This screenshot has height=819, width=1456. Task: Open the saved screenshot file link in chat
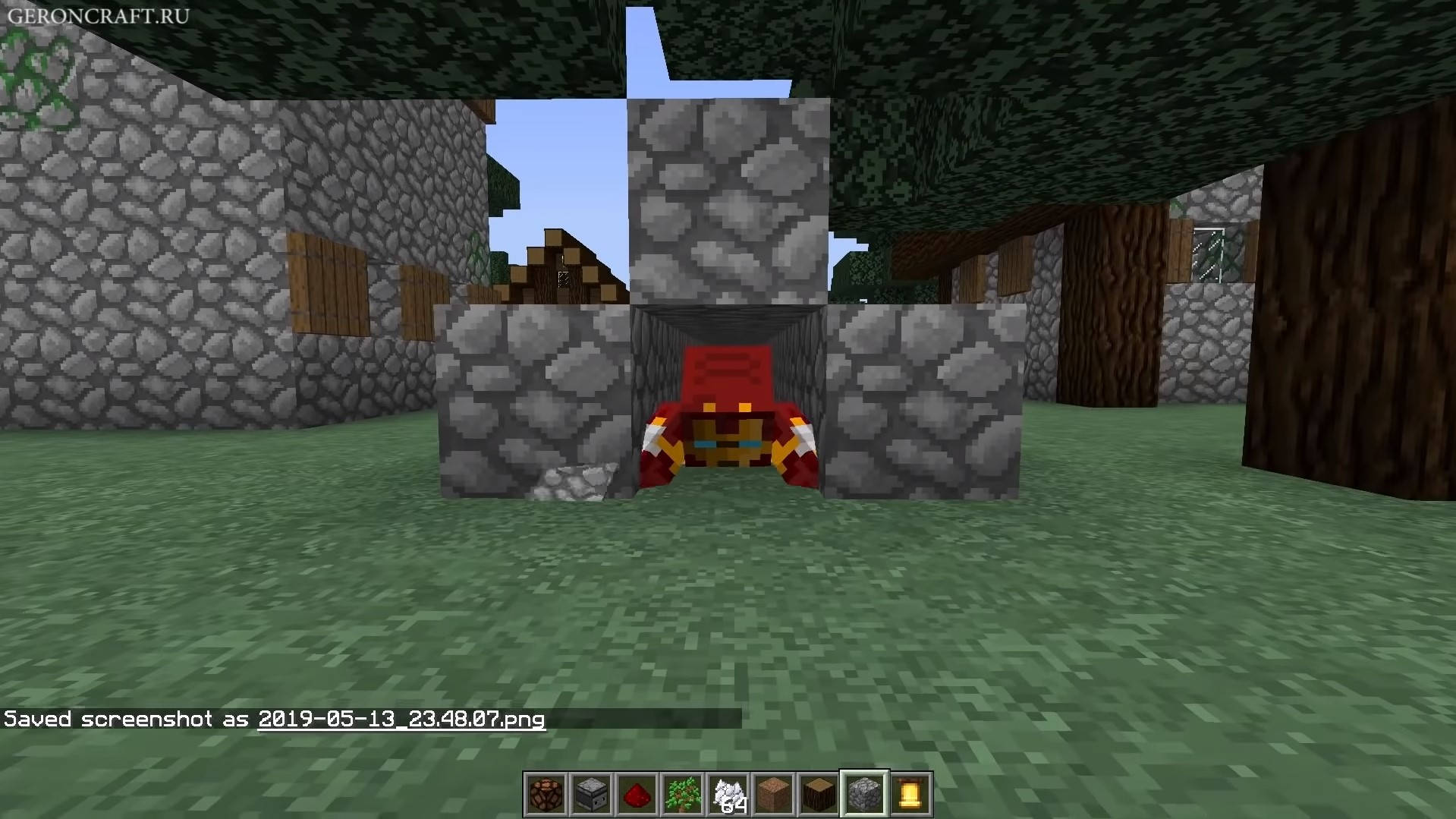401,720
